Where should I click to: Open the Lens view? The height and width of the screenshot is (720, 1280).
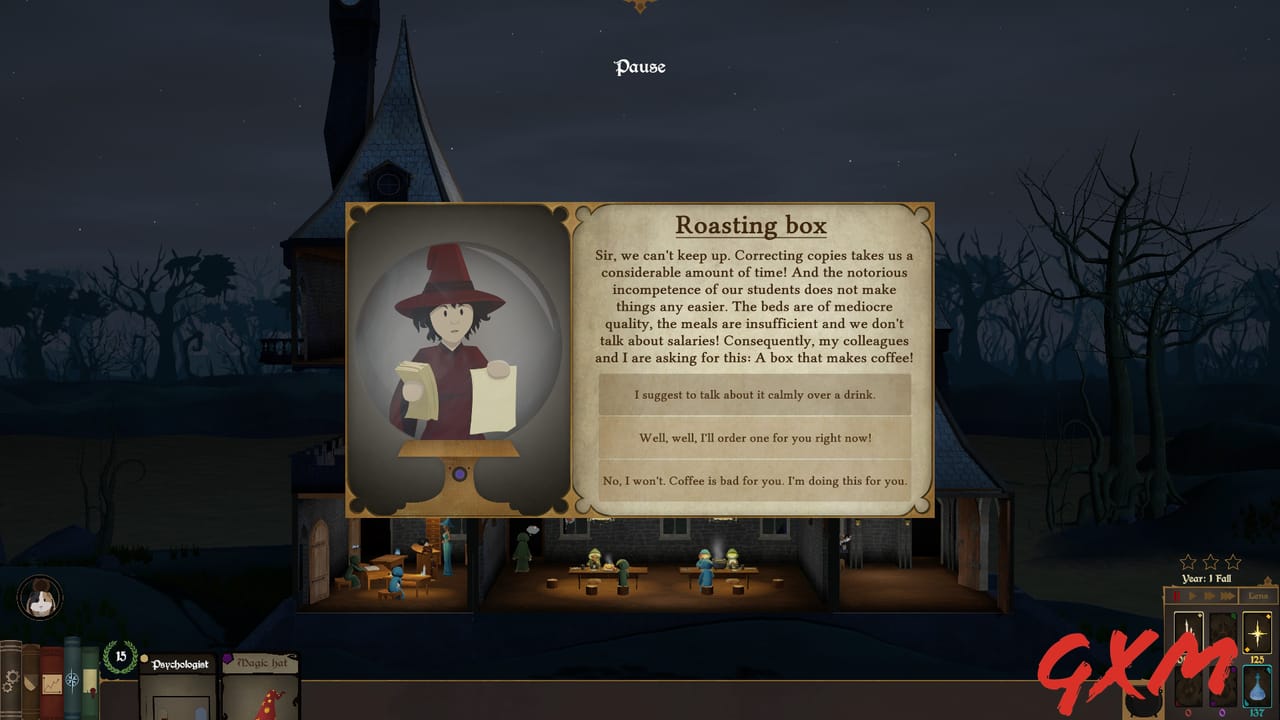tap(1256, 595)
